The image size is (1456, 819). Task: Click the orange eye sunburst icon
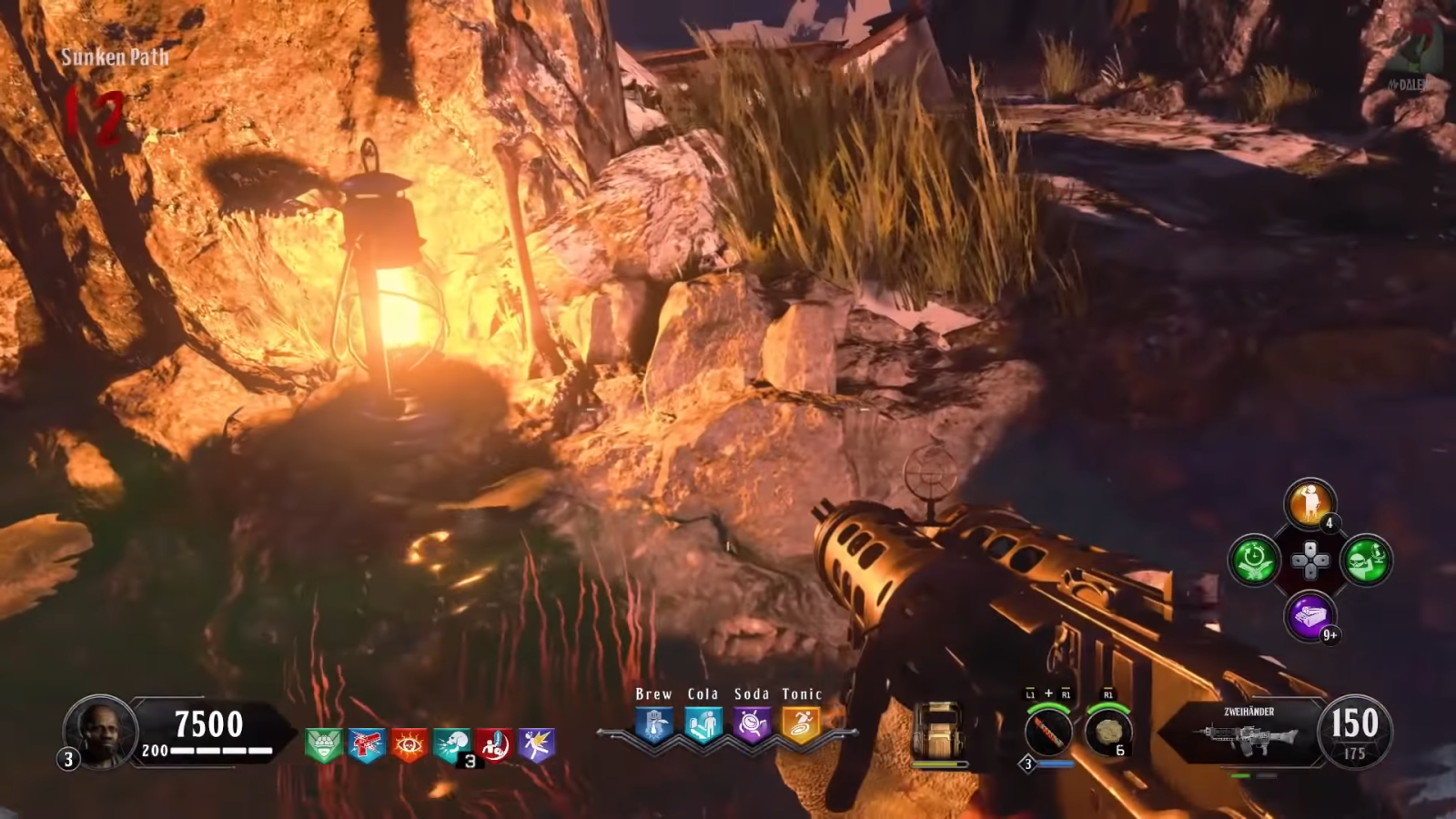coord(409,746)
